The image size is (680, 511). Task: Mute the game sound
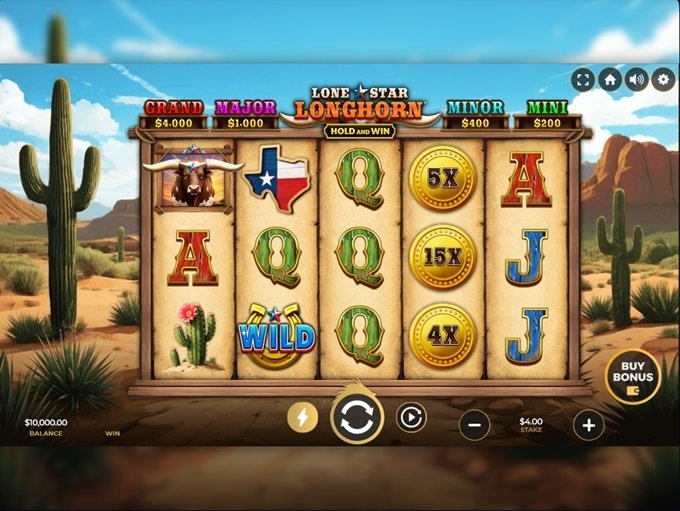coord(637,79)
